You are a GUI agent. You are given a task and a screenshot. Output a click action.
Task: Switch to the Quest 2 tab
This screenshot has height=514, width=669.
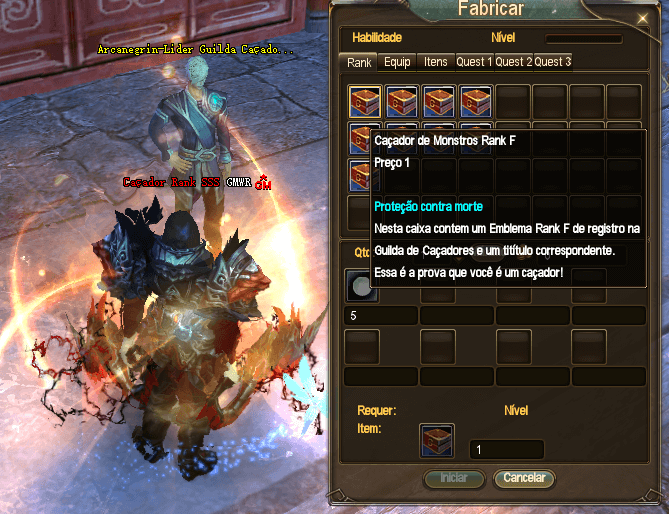(x=513, y=62)
